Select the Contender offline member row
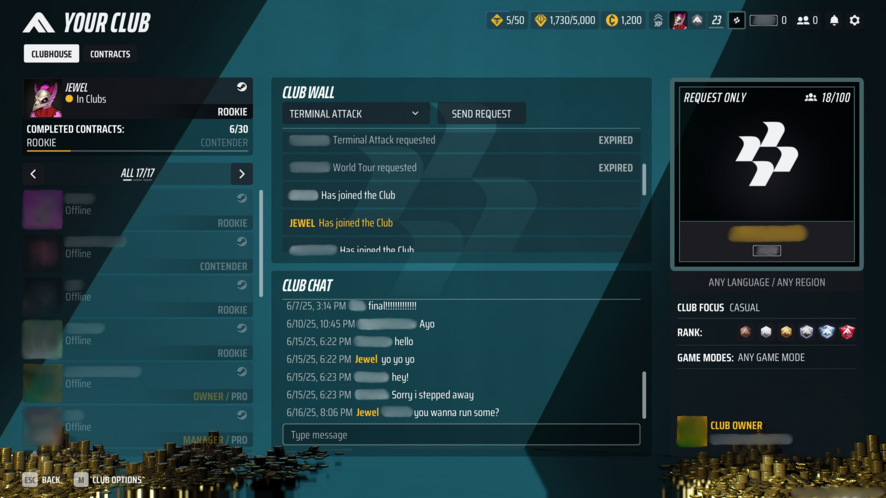 (x=137, y=253)
